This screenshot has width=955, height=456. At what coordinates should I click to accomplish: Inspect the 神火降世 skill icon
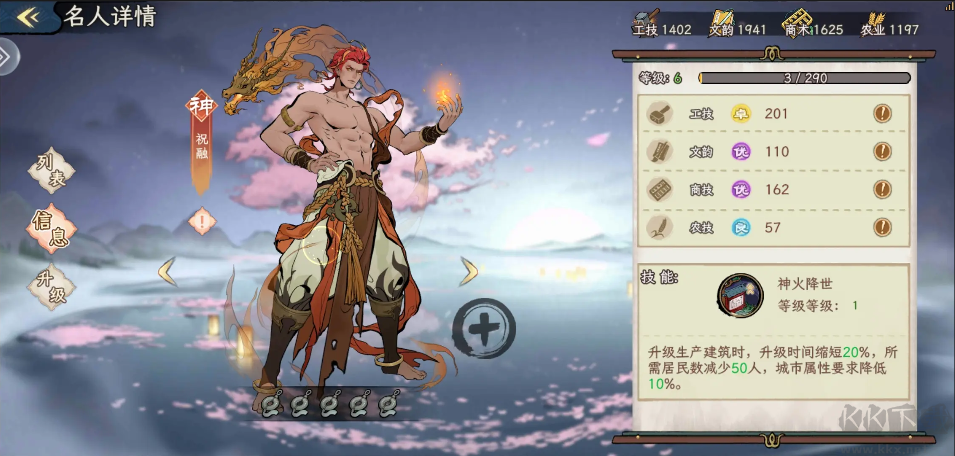[x=740, y=295]
